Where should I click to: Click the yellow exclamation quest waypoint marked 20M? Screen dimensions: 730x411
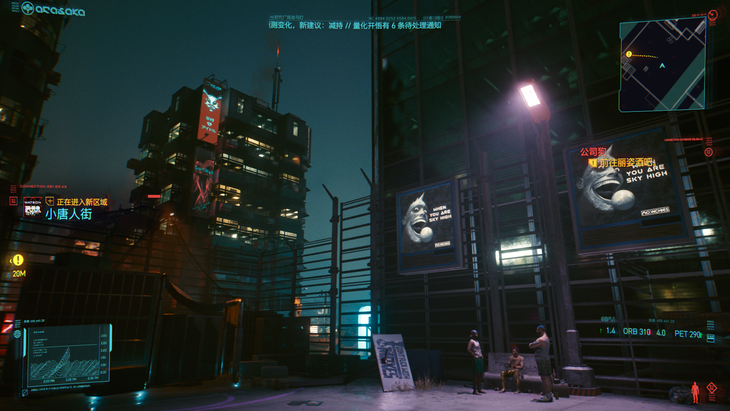click(18, 261)
